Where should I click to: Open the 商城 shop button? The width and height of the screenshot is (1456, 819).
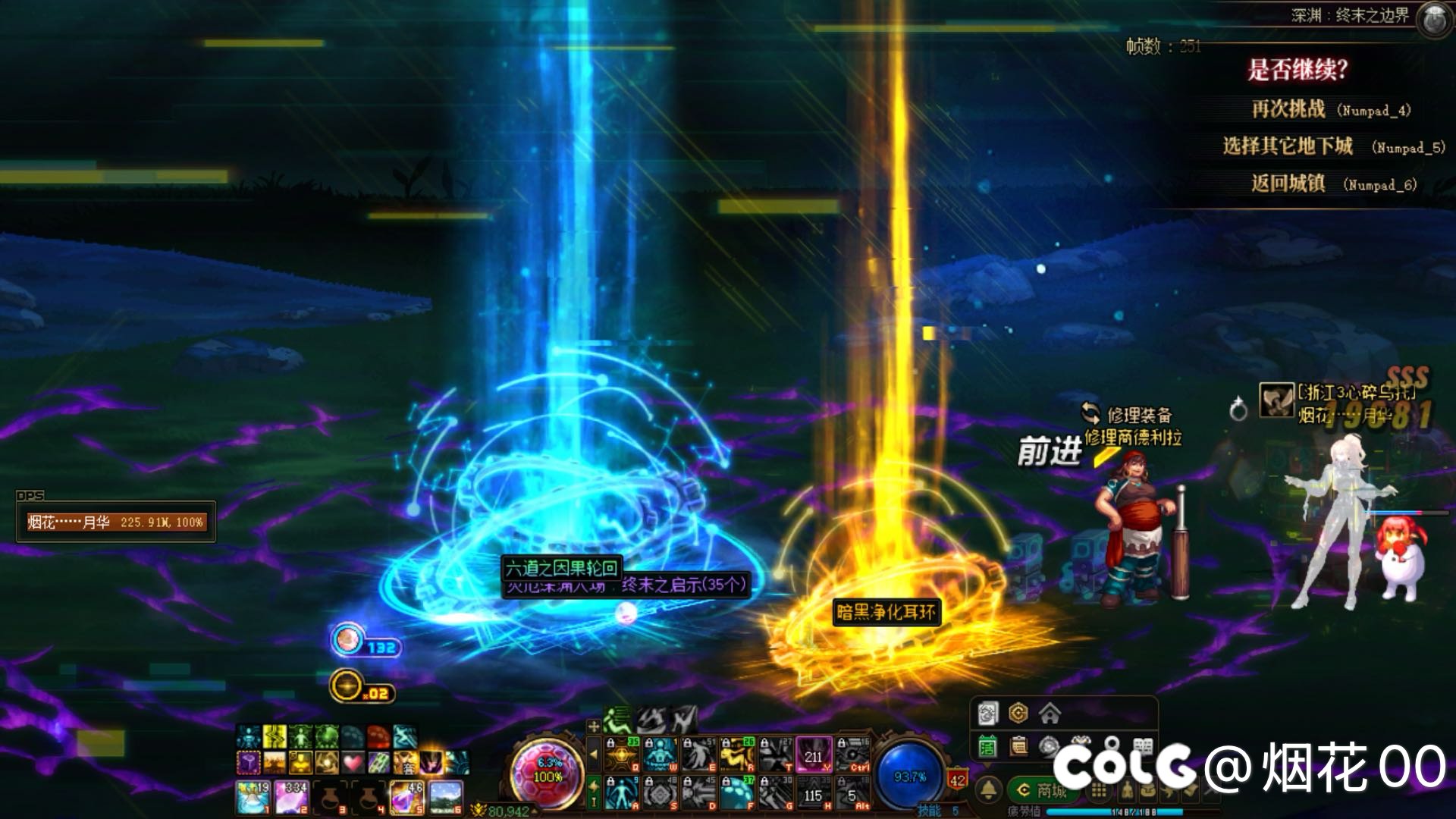point(1043,791)
